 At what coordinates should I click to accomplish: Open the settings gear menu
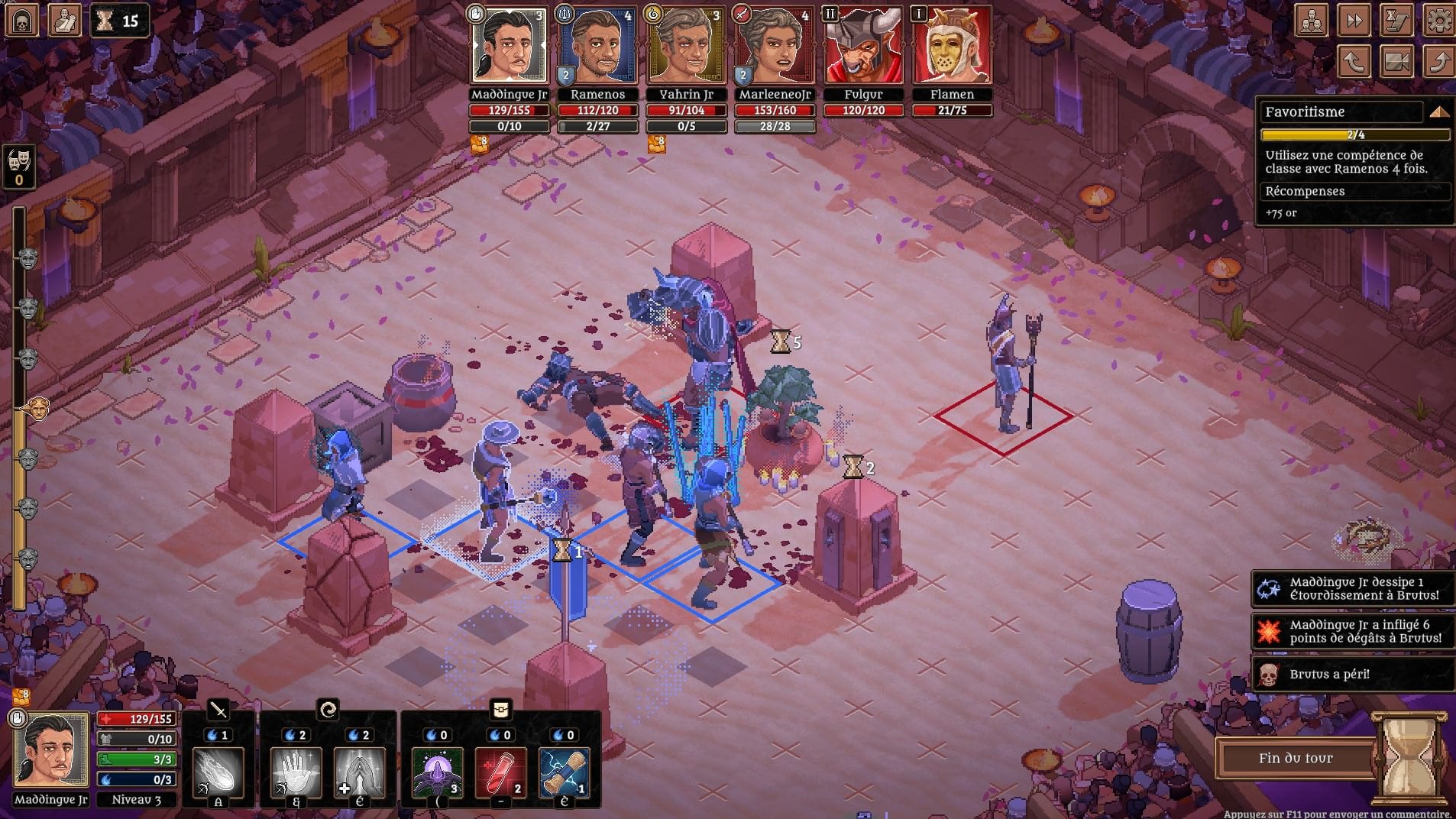click(x=1439, y=21)
